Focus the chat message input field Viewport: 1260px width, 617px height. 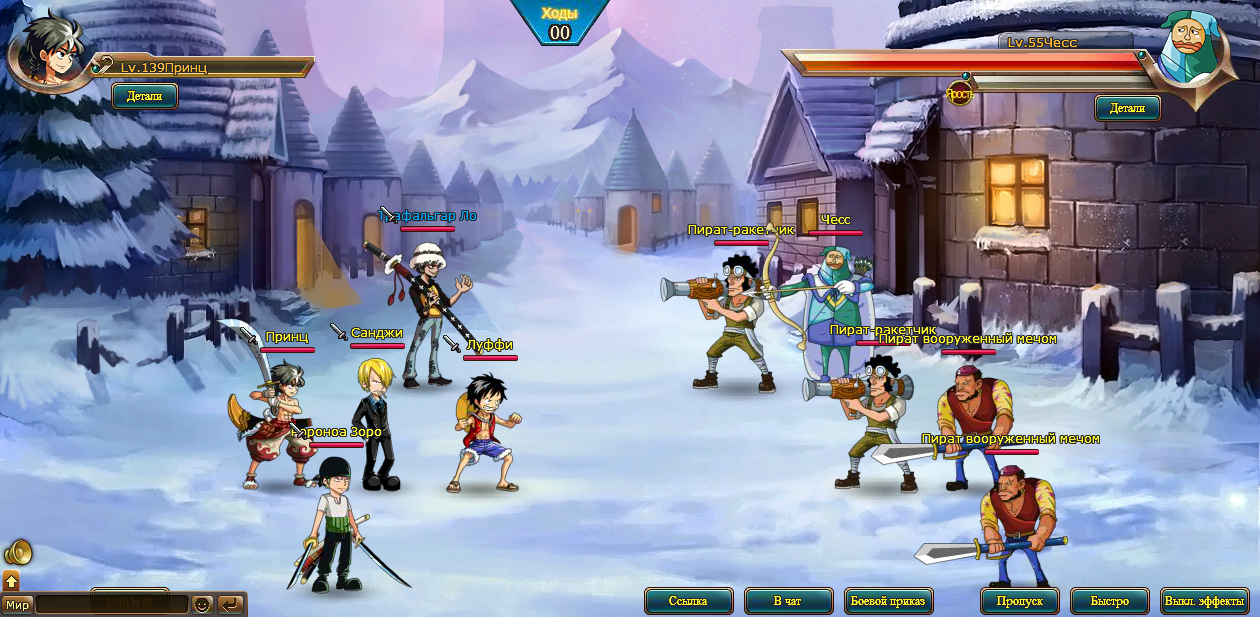(111, 605)
